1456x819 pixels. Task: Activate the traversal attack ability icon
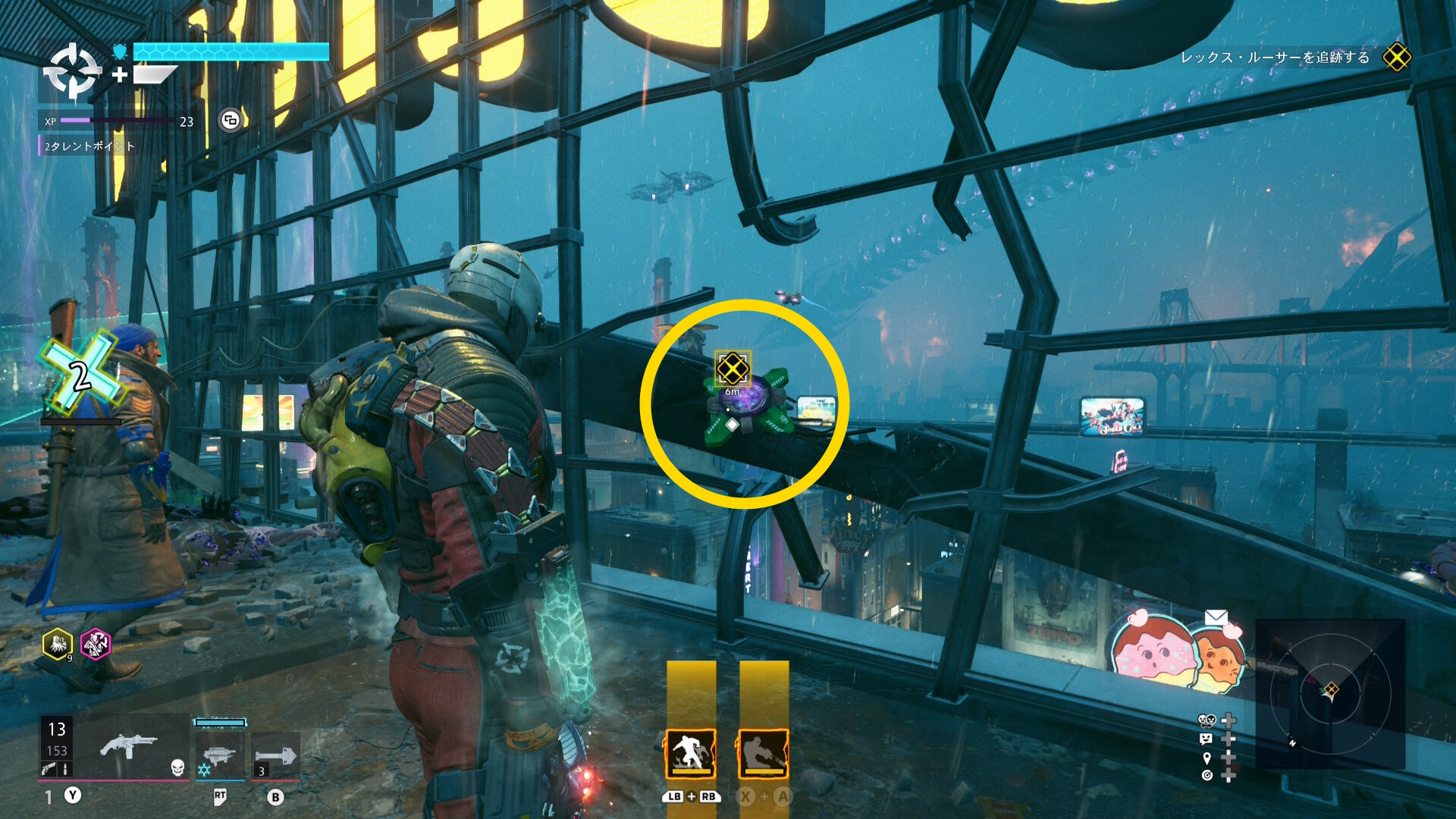pyautogui.click(x=691, y=754)
